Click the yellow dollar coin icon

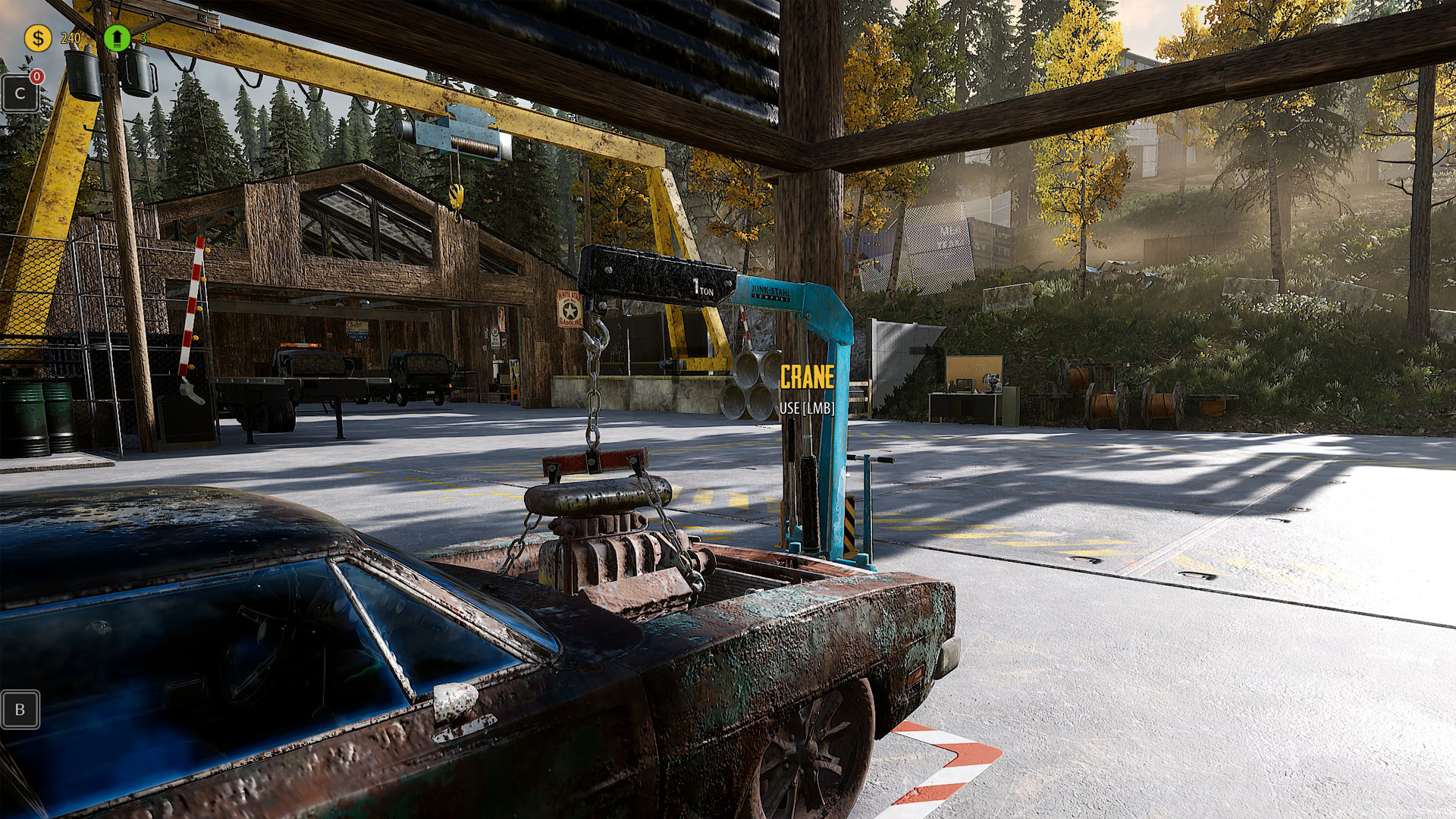(37, 36)
